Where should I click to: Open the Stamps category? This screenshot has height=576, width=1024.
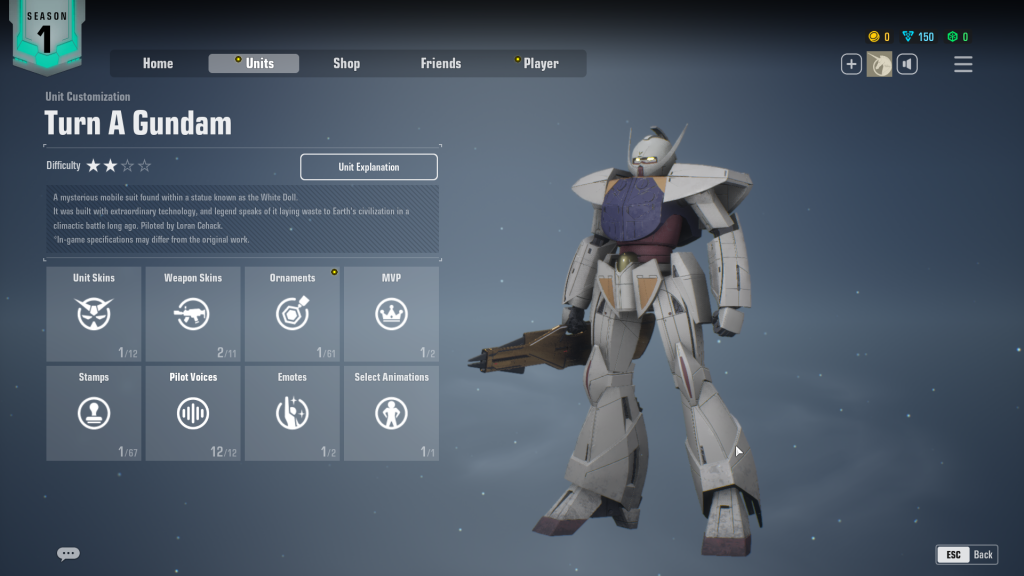click(x=94, y=413)
